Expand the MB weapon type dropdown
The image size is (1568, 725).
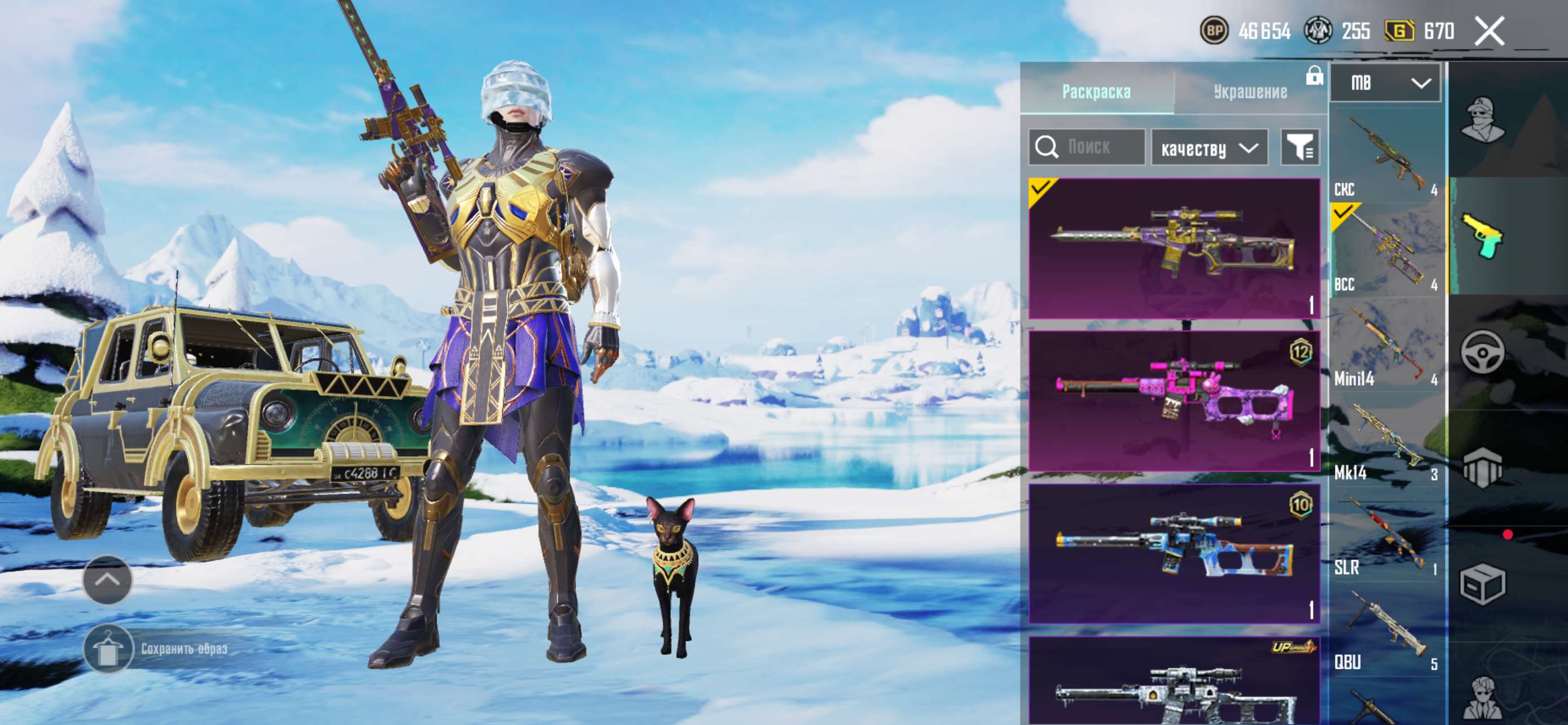1385,83
